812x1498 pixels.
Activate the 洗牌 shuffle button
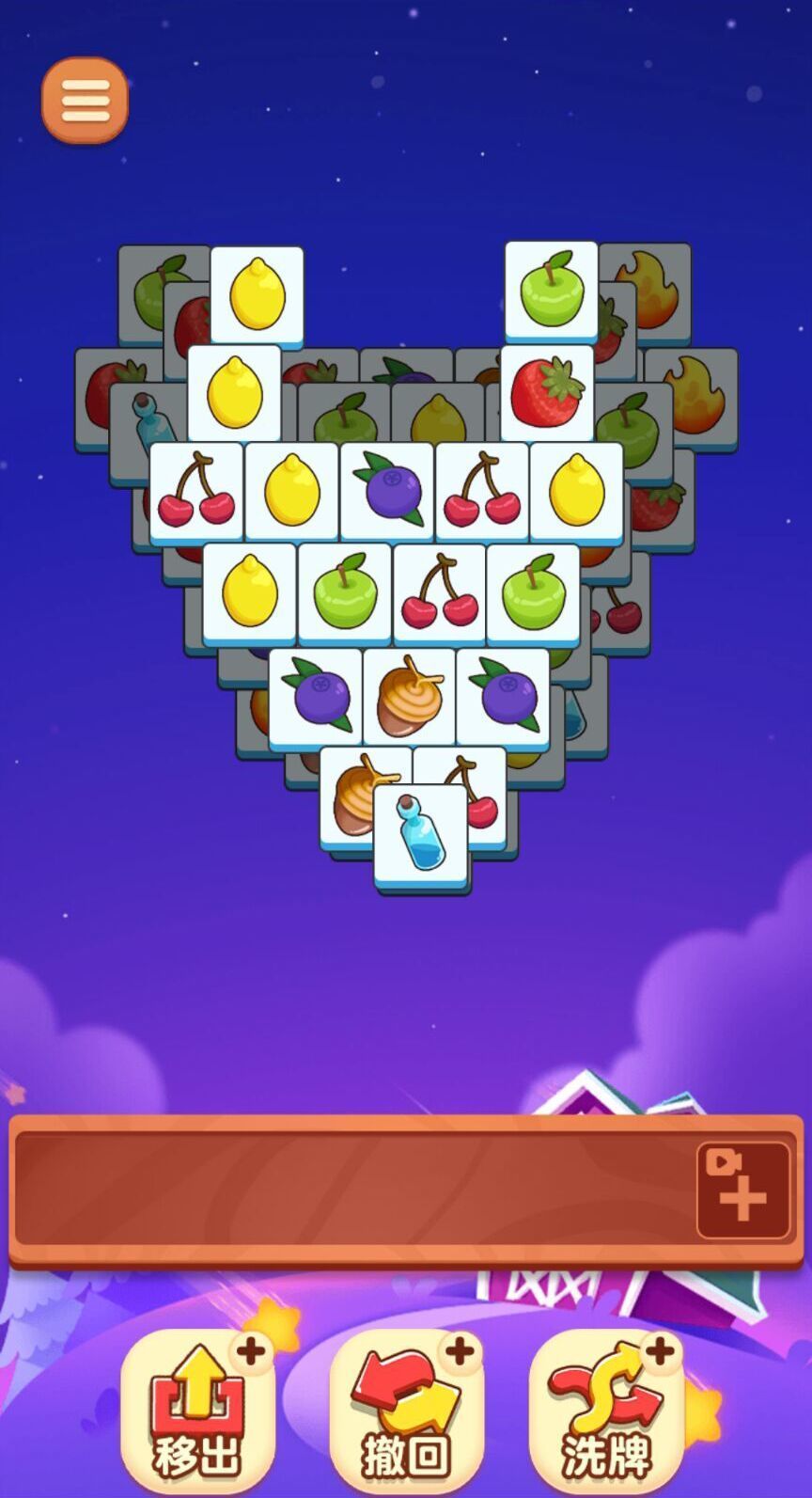click(x=606, y=1409)
